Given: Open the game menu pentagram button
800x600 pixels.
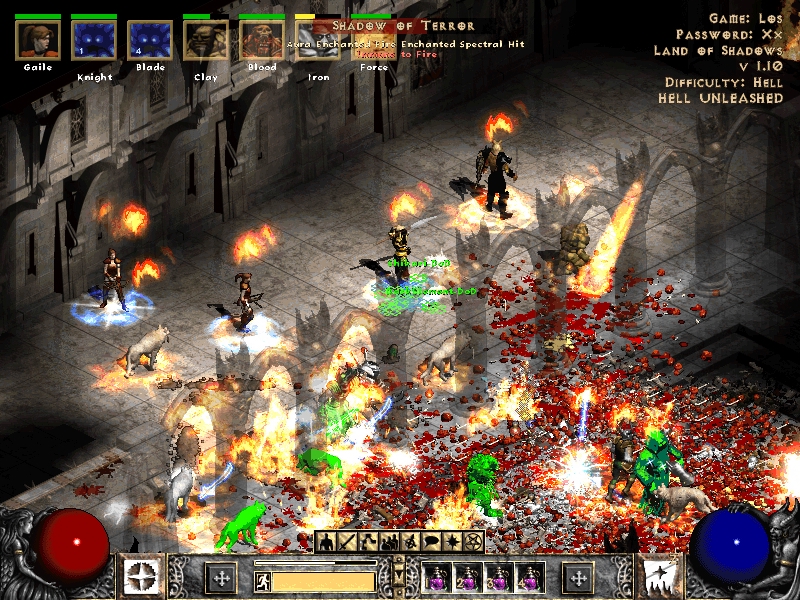Looking at the screenshot, I should click(473, 543).
